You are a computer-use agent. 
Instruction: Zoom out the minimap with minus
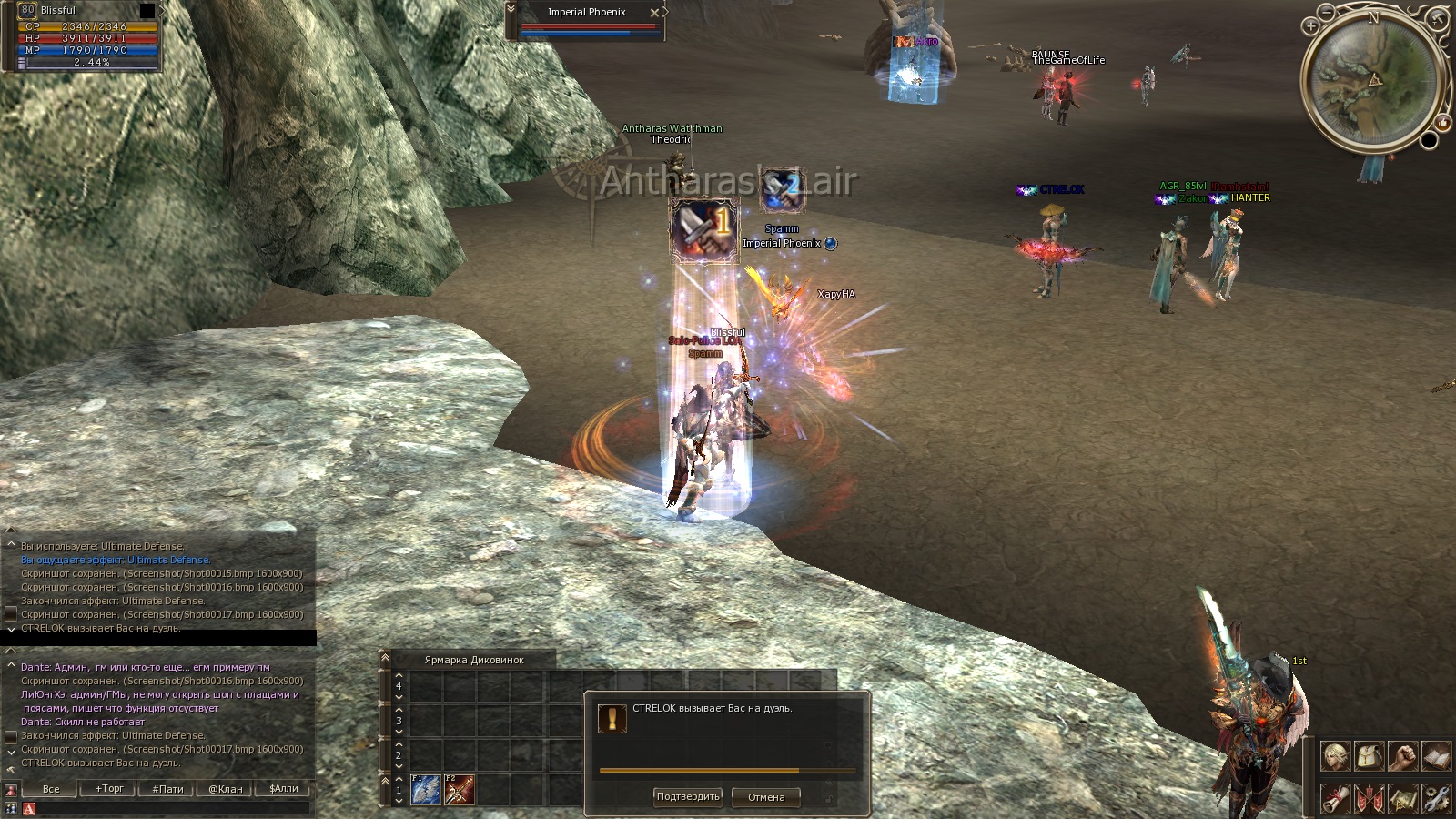click(x=1328, y=12)
